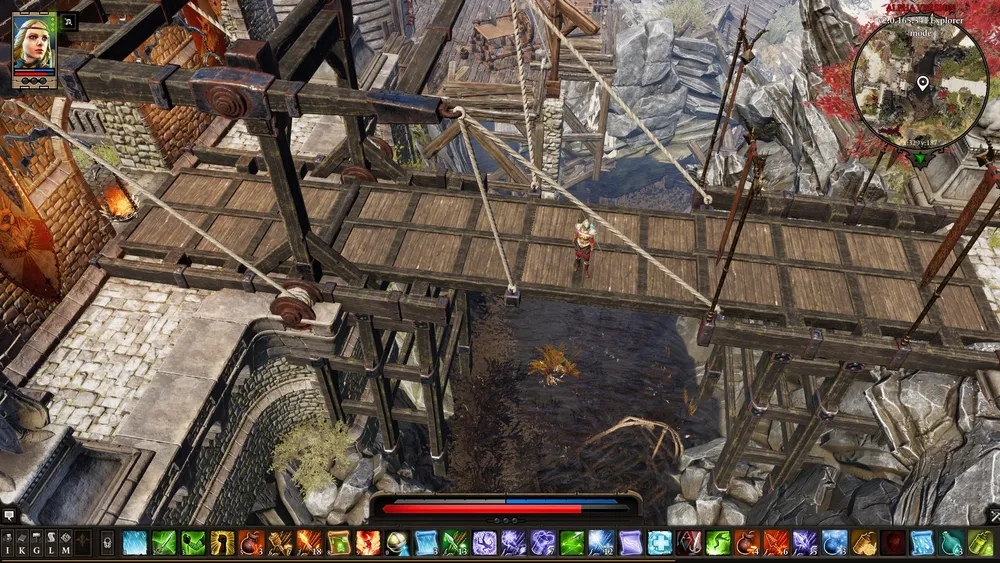
Task: Activate the blue rain skill icon
Action: click(134, 543)
